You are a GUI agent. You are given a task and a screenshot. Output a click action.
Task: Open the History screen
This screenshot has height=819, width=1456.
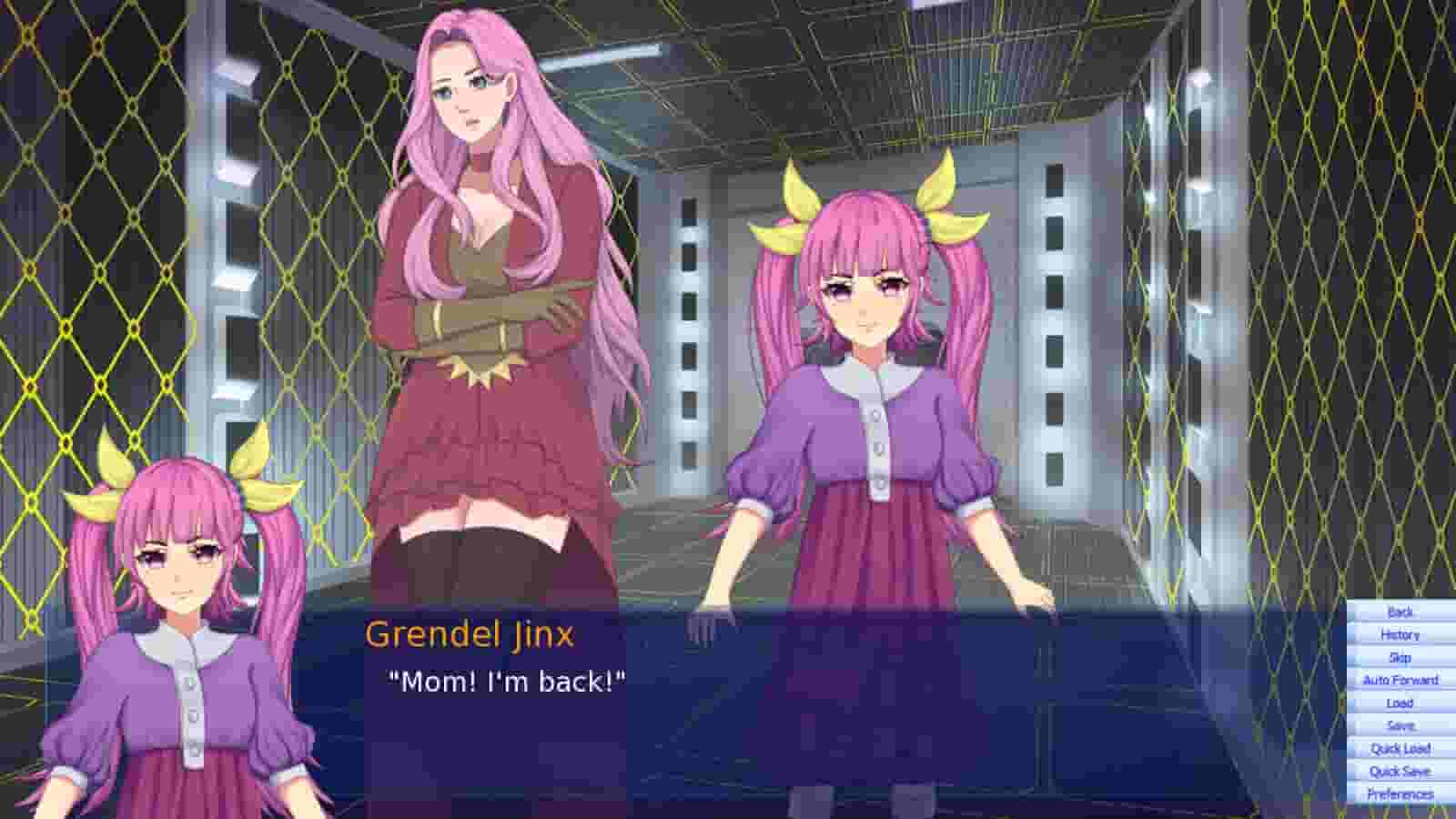coord(1400,635)
